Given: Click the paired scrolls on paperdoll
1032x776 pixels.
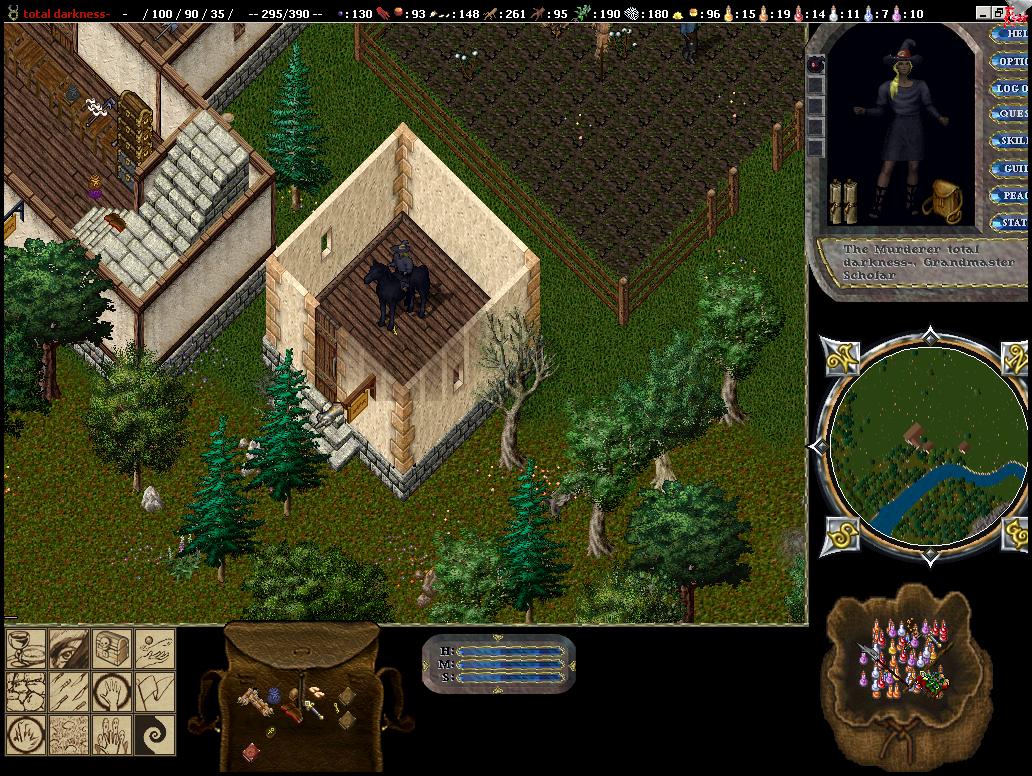Looking at the screenshot, I should (843, 201).
